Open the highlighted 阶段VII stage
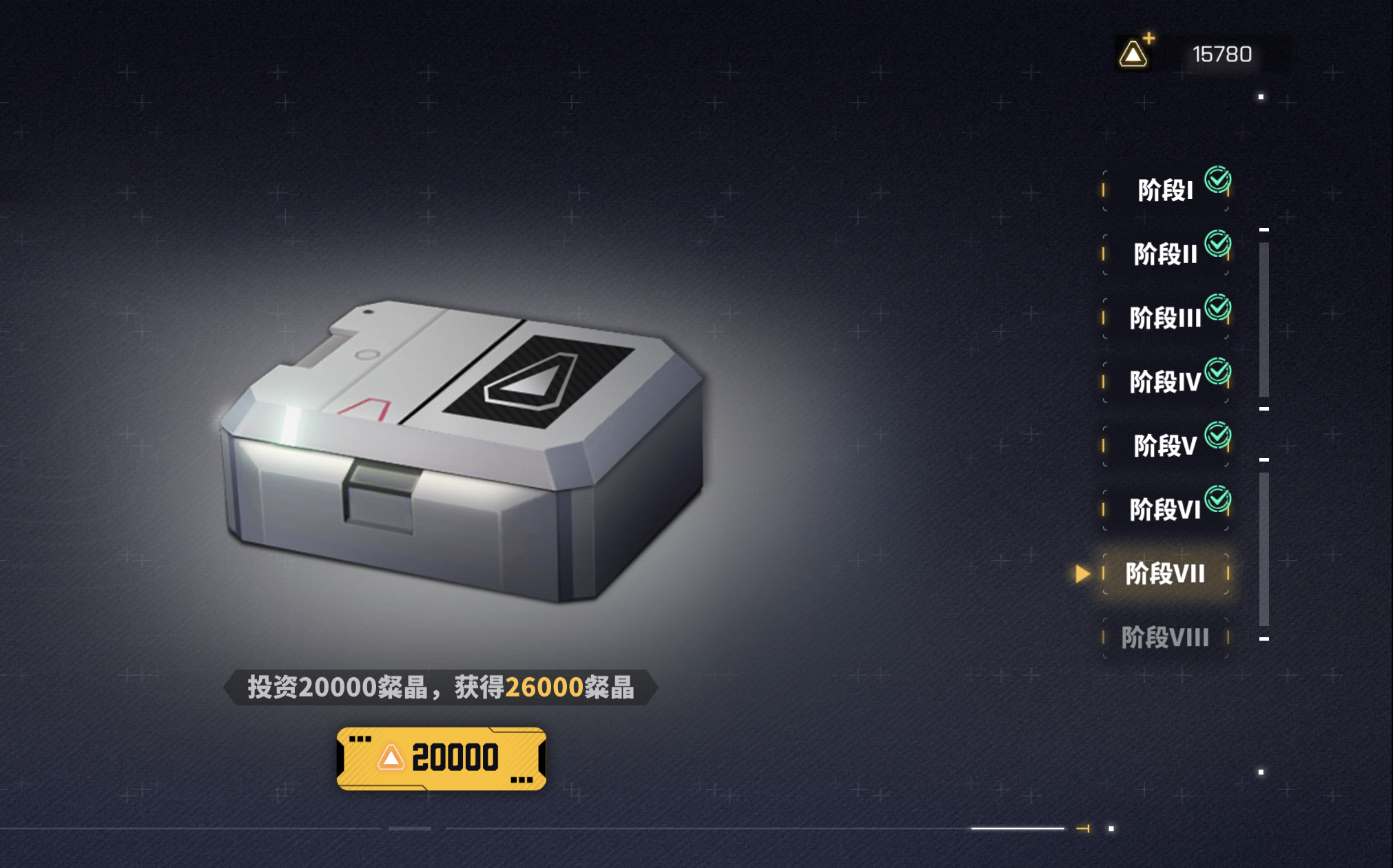The width and height of the screenshot is (1393, 868). [x=1164, y=573]
